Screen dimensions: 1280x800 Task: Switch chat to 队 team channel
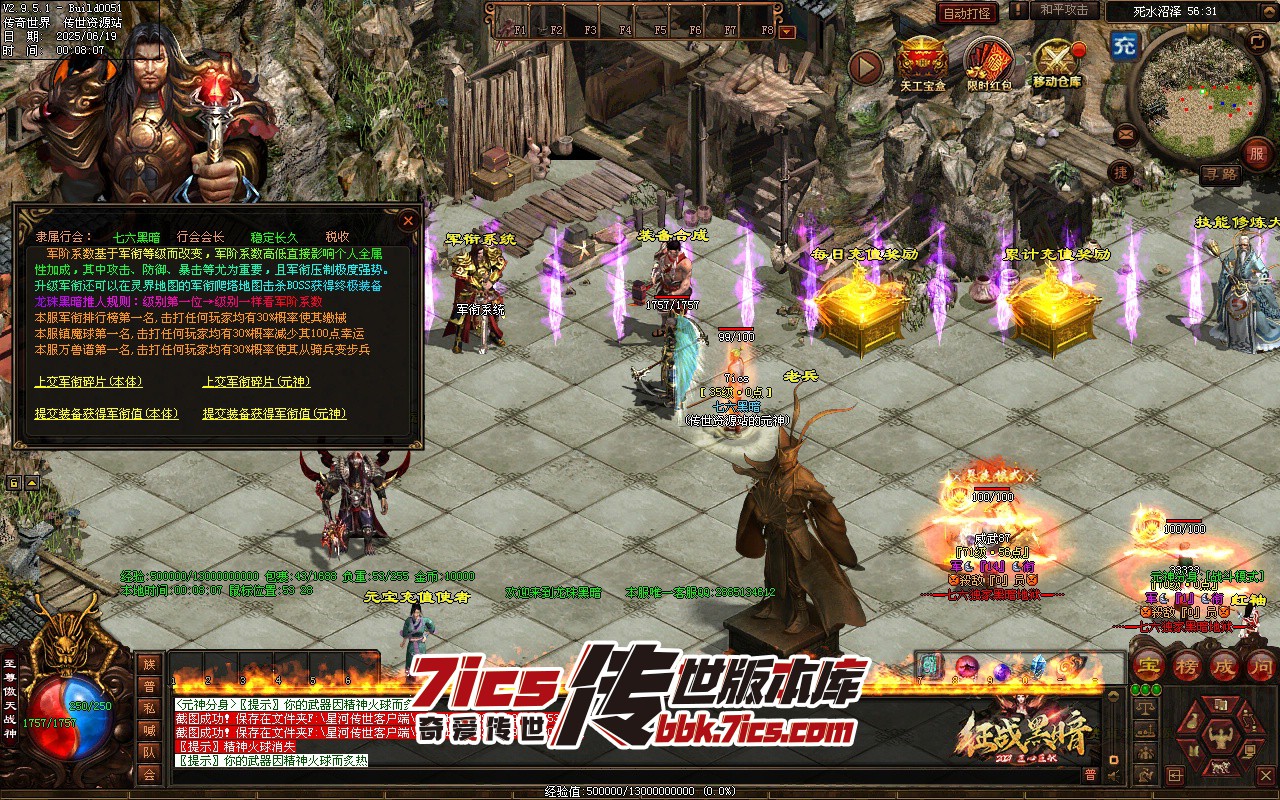(149, 752)
